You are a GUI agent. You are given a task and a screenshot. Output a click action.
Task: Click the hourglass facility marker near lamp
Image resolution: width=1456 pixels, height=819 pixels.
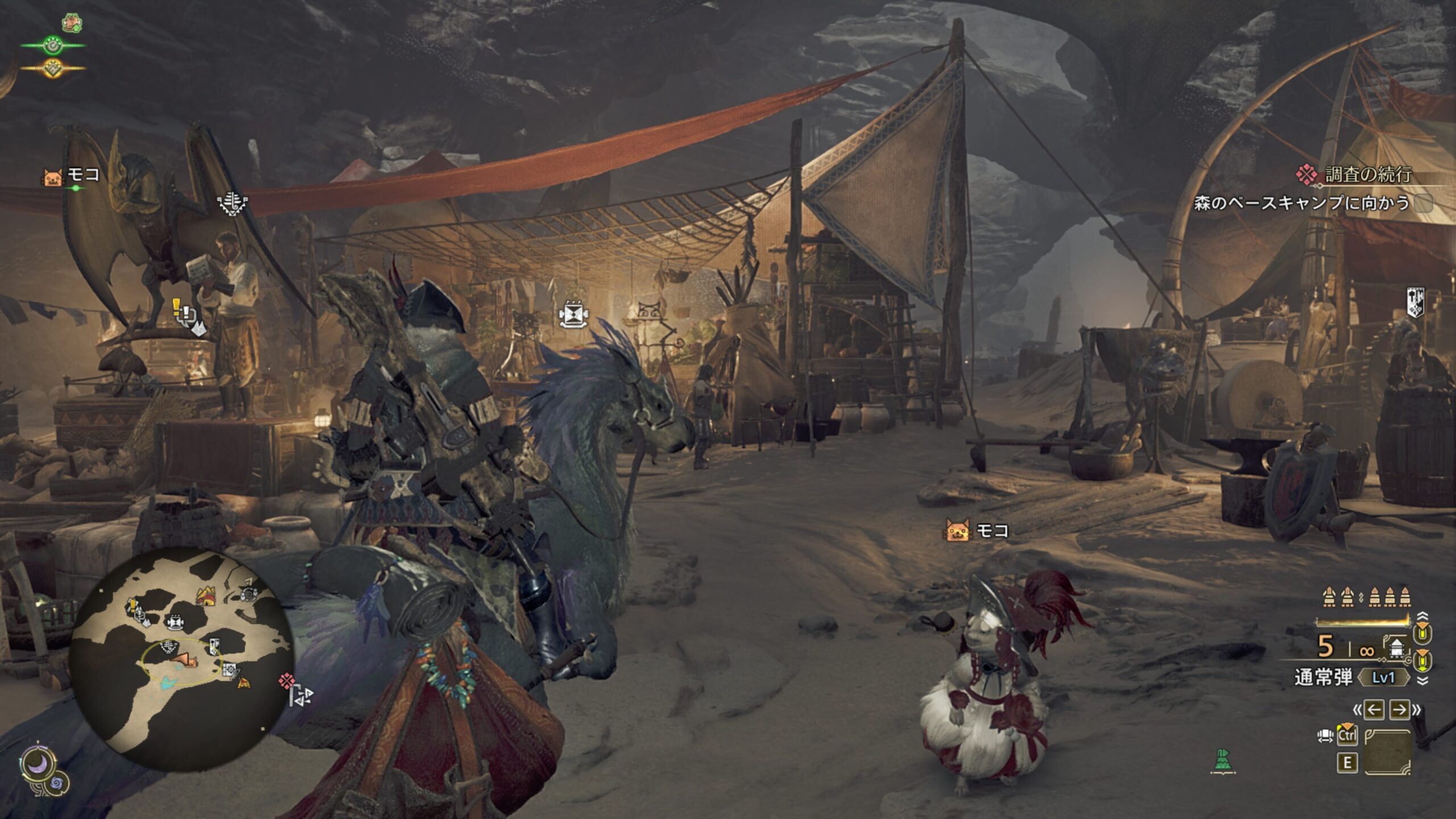pyautogui.click(x=572, y=315)
